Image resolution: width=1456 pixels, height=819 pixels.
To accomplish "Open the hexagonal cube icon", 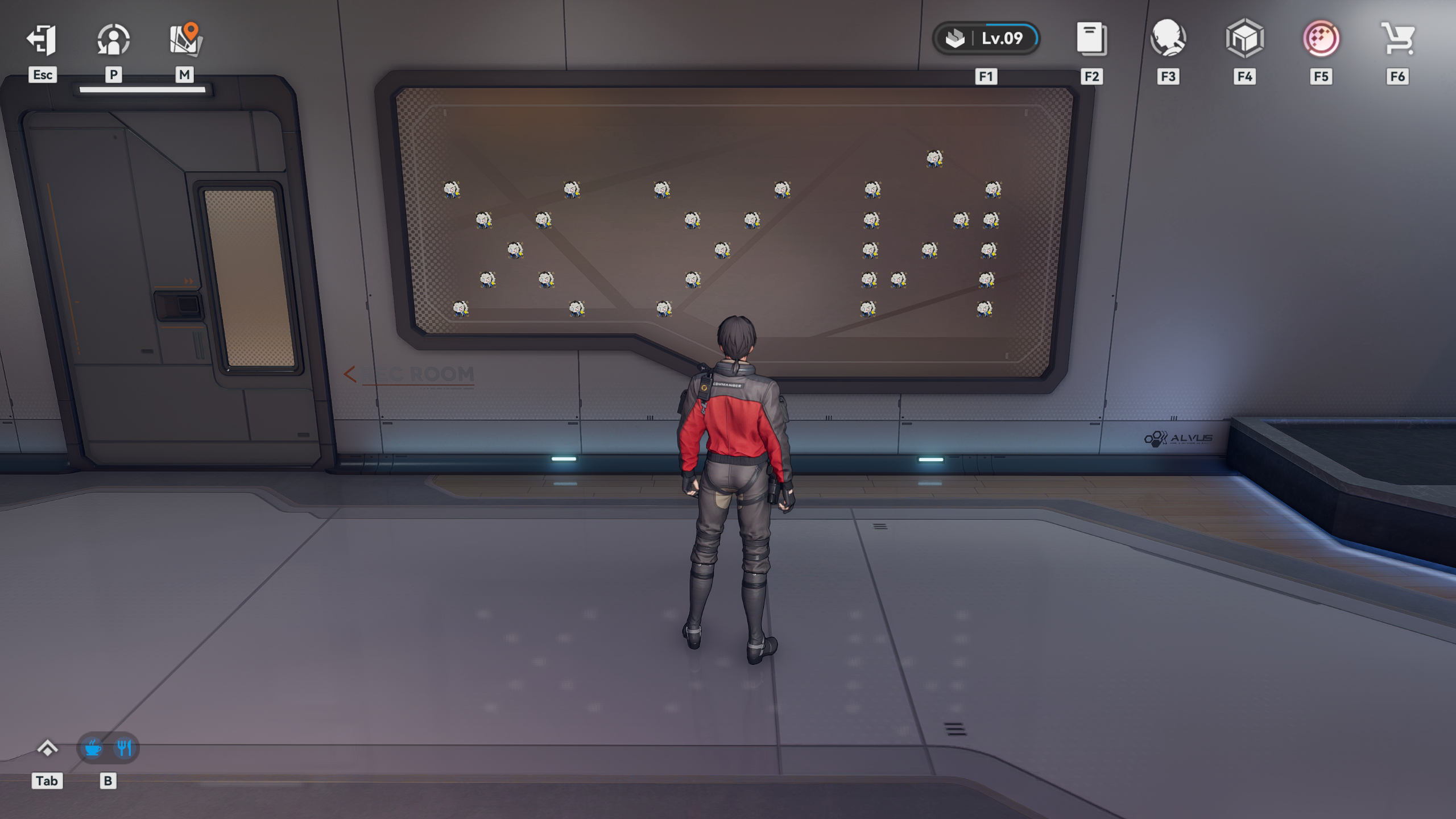I will [x=1244, y=39].
